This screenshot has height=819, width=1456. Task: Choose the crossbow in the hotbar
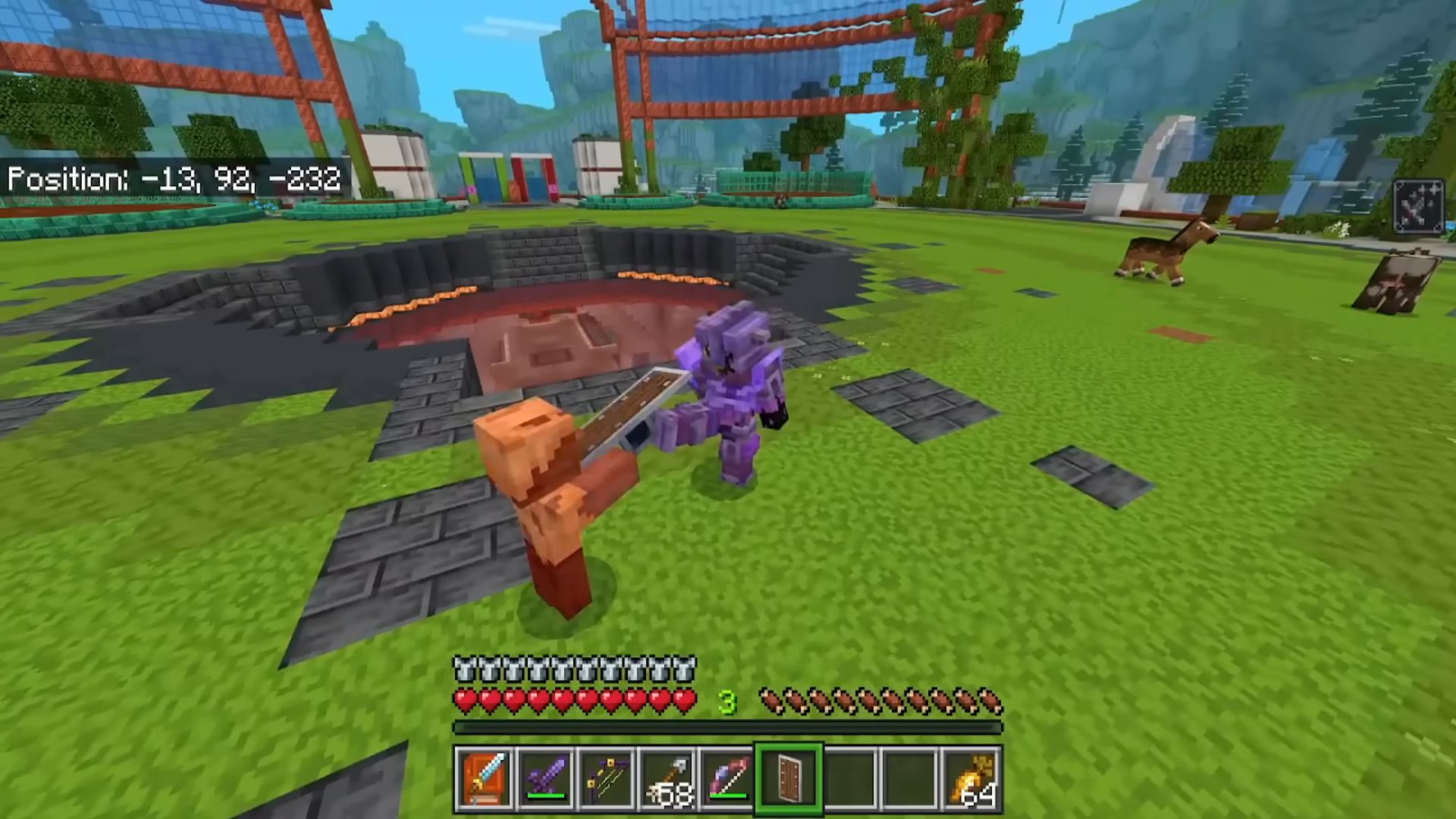(x=607, y=779)
